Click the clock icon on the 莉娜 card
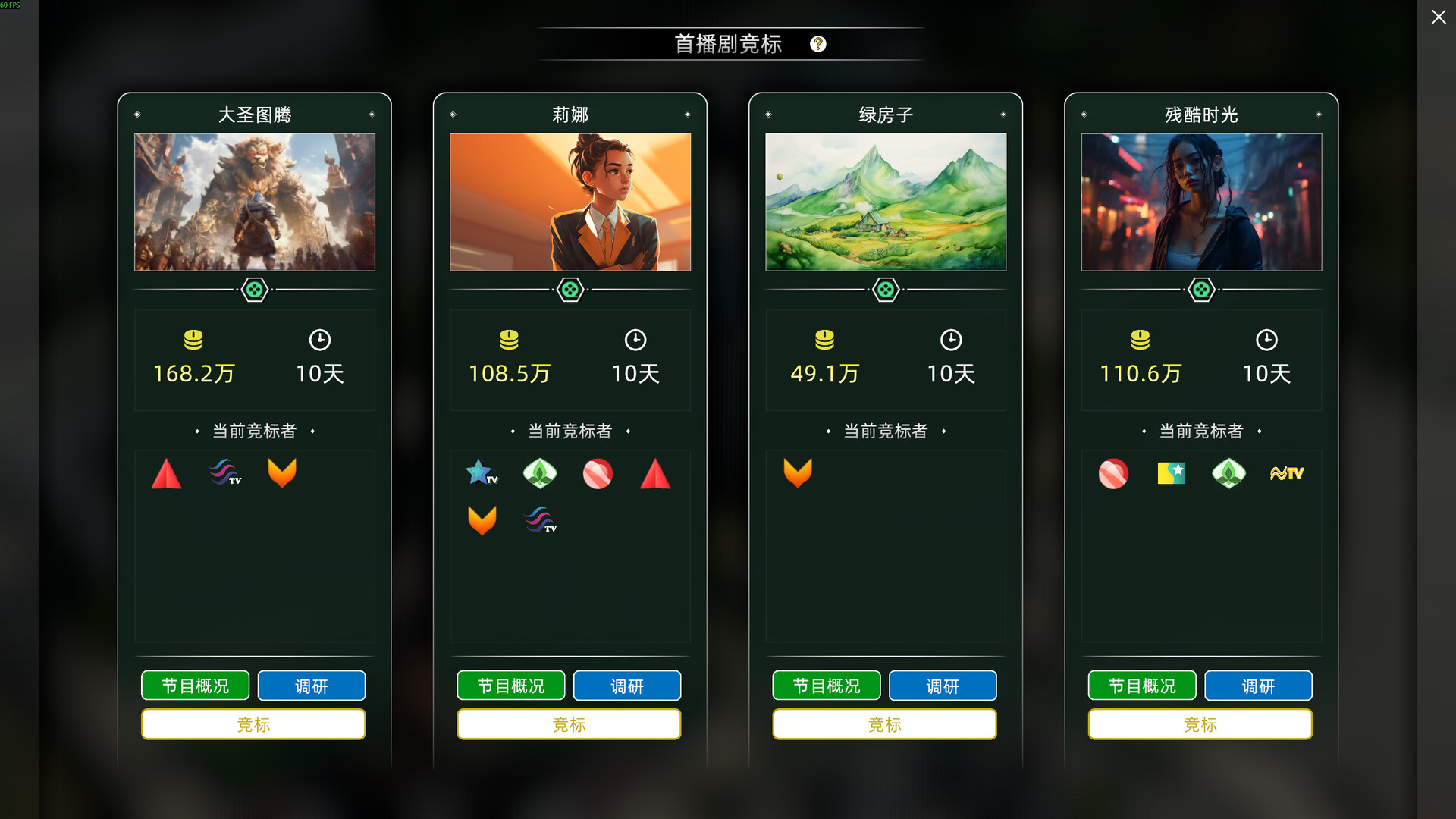Screen dimensions: 1456x819 (635, 340)
